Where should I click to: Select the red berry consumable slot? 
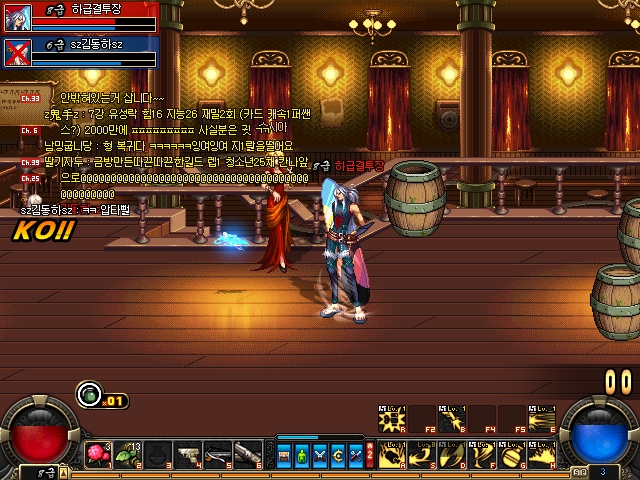(98, 454)
